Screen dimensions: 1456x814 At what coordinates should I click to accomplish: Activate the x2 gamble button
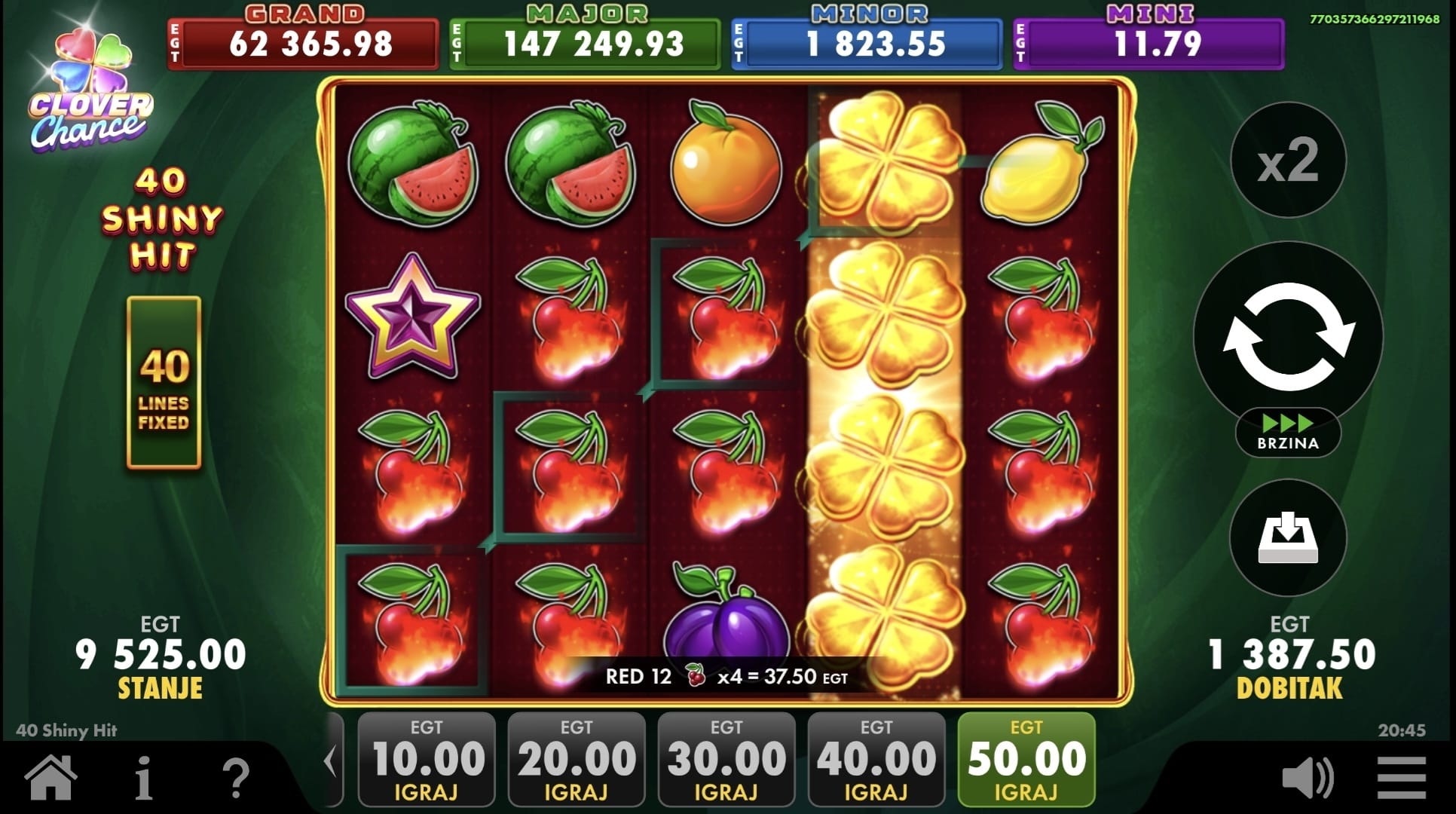point(1288,161)
